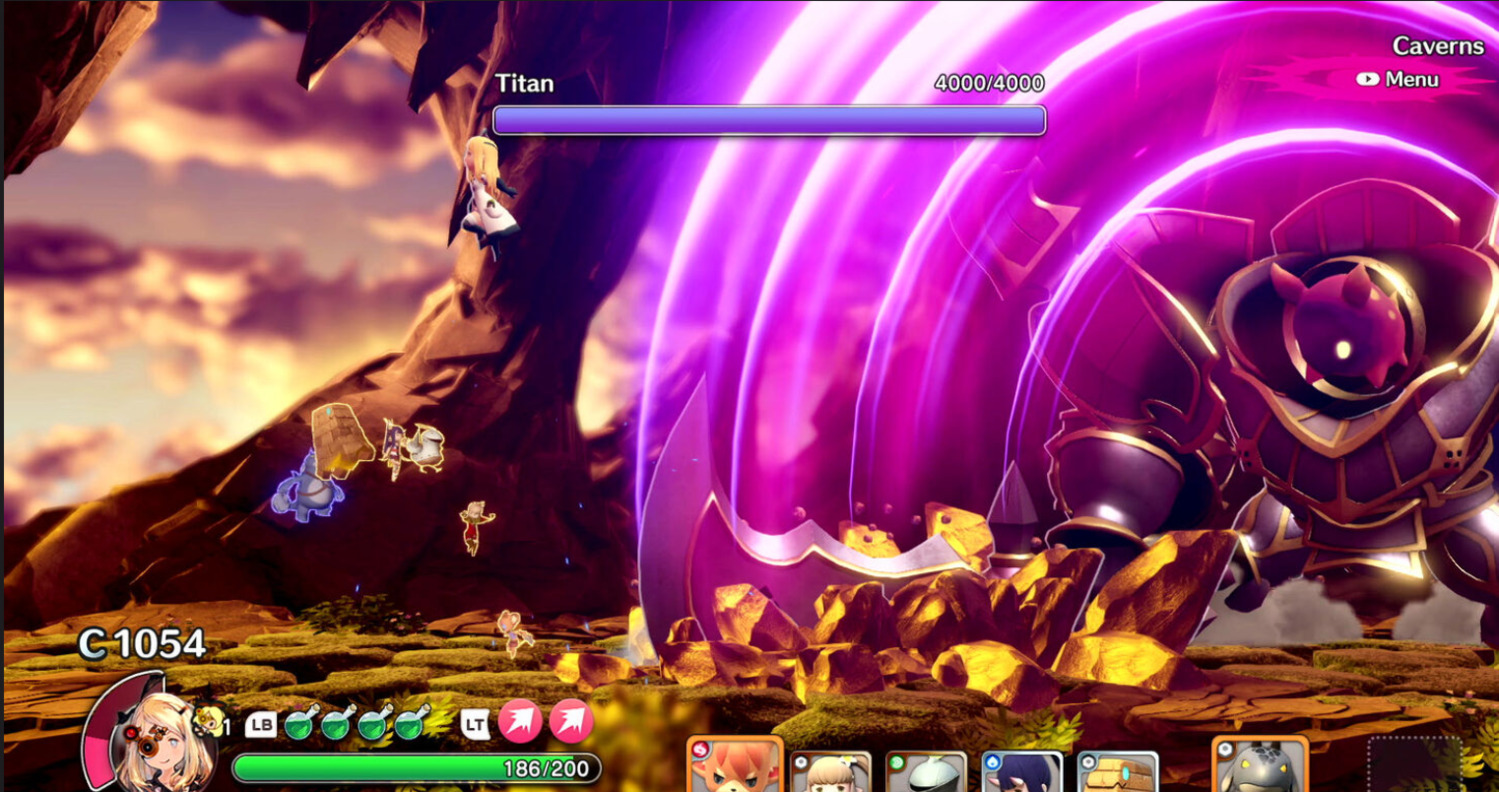This screenshot has width=1499, height=792.
Task: Open the Menu in the top corner
Action: 1398,80
